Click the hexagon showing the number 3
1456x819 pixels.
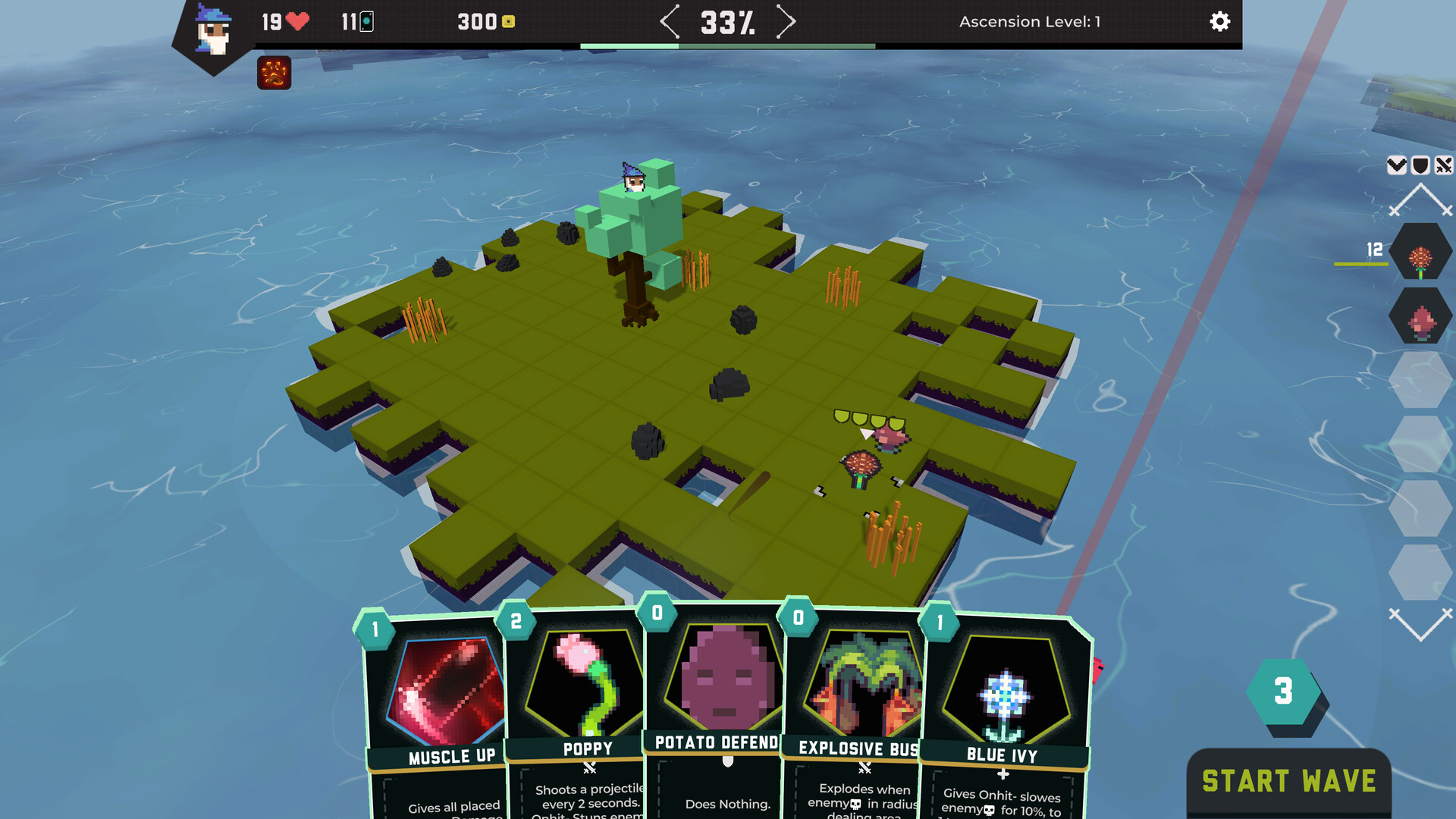(1284, 692)
